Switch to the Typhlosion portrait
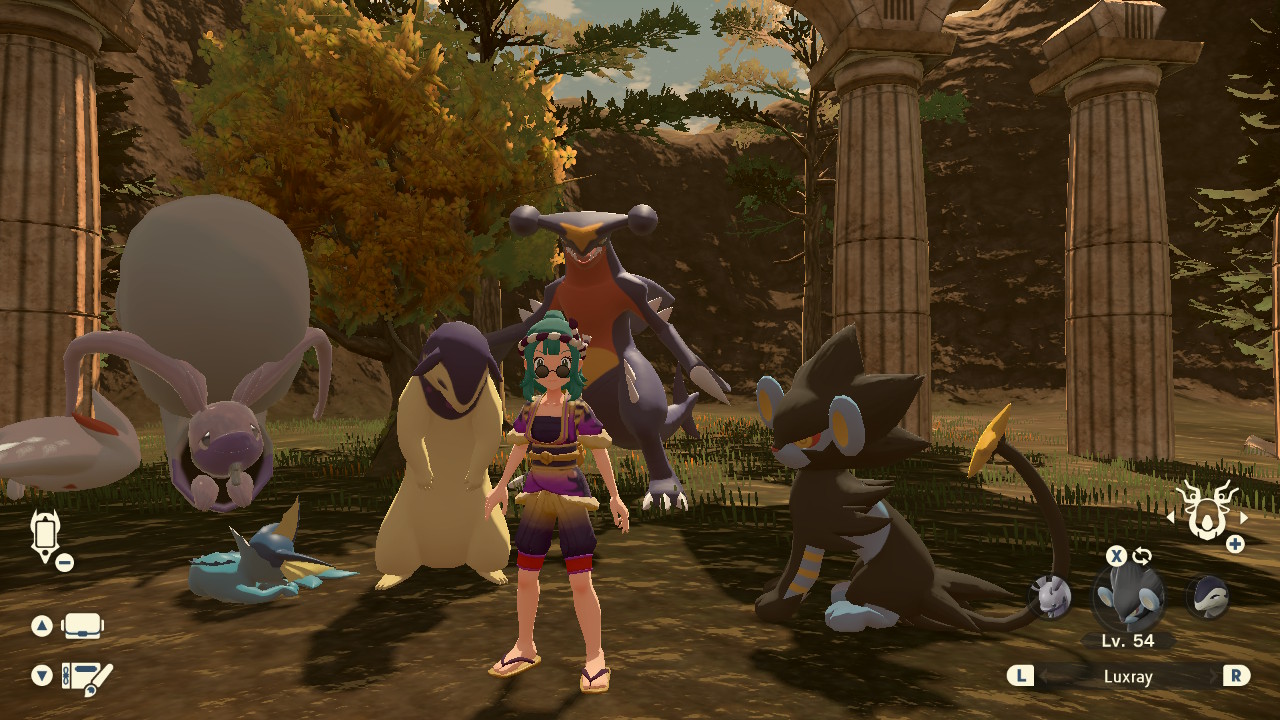 pyautogui.click(x=1207, y=597)
